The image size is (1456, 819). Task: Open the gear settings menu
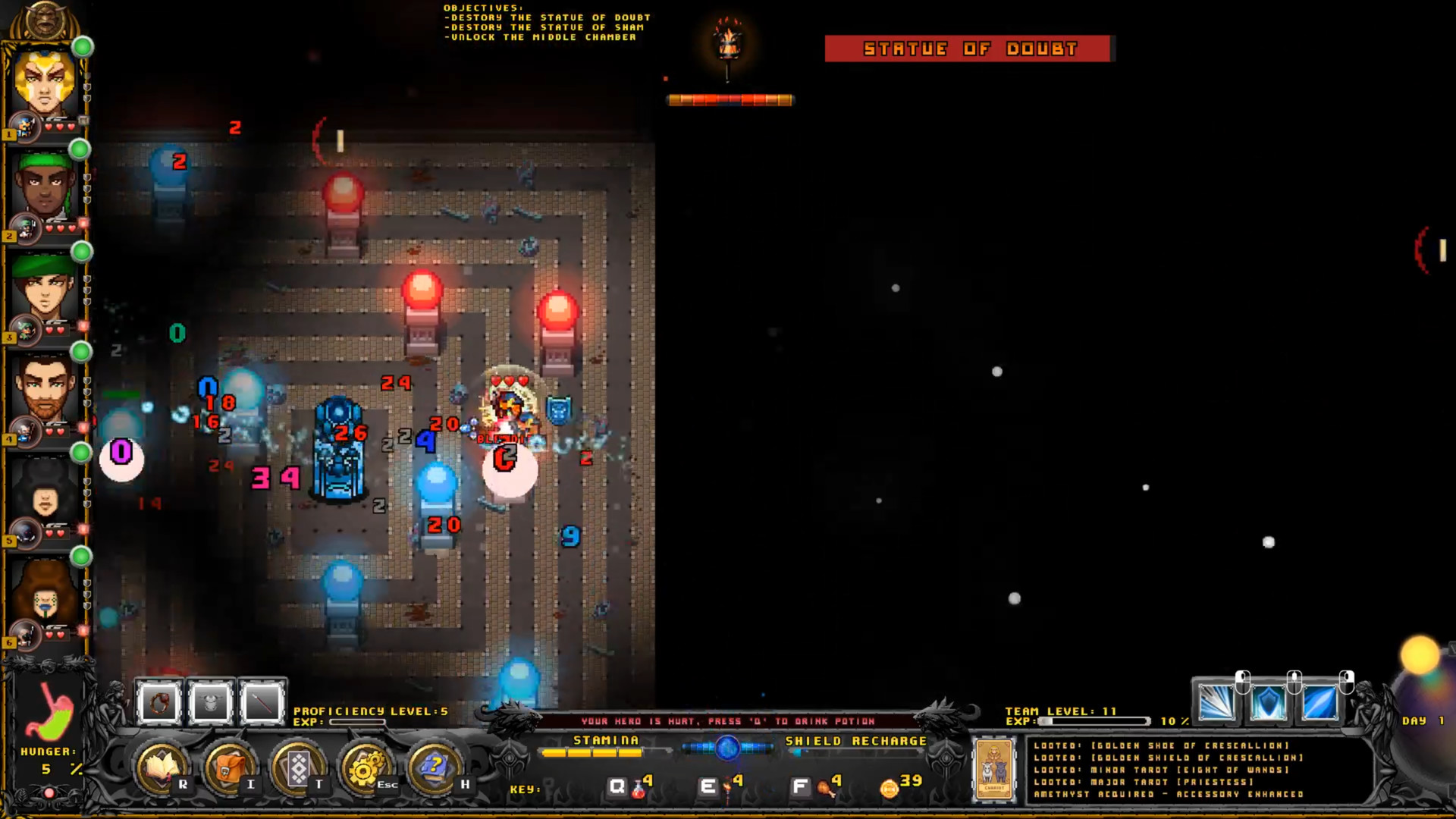click(365, 767)
